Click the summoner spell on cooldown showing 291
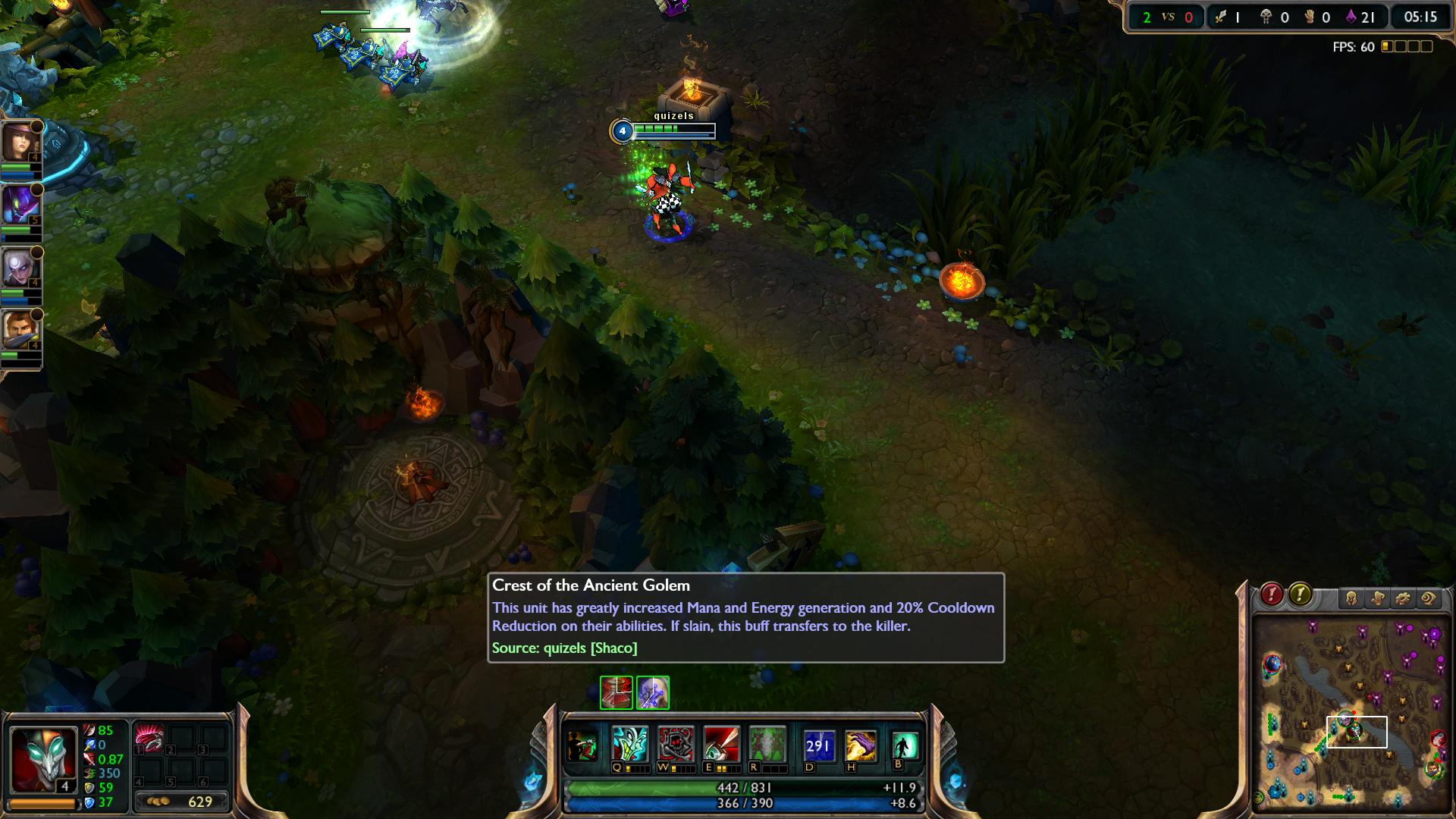The width and height of the screenshot is (1456, 819). (x=818, y=746)
